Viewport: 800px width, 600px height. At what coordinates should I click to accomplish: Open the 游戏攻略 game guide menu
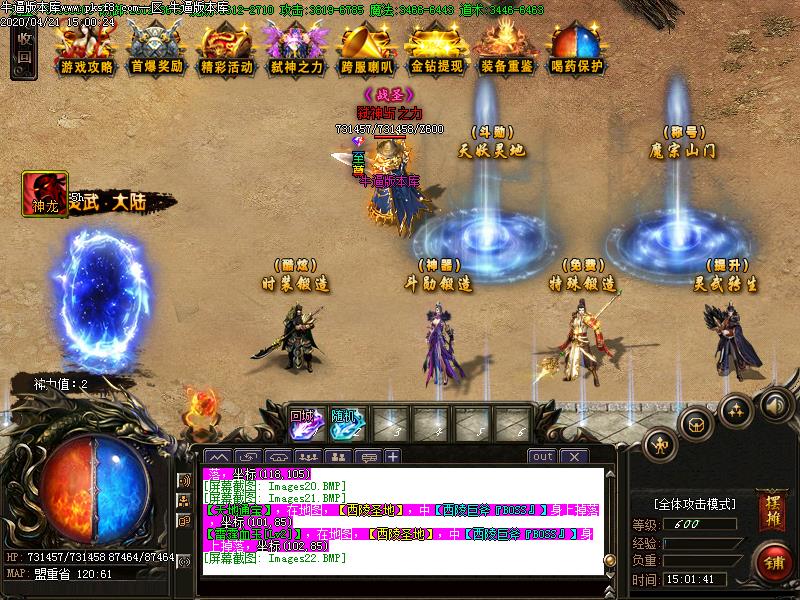click(86, 50)
